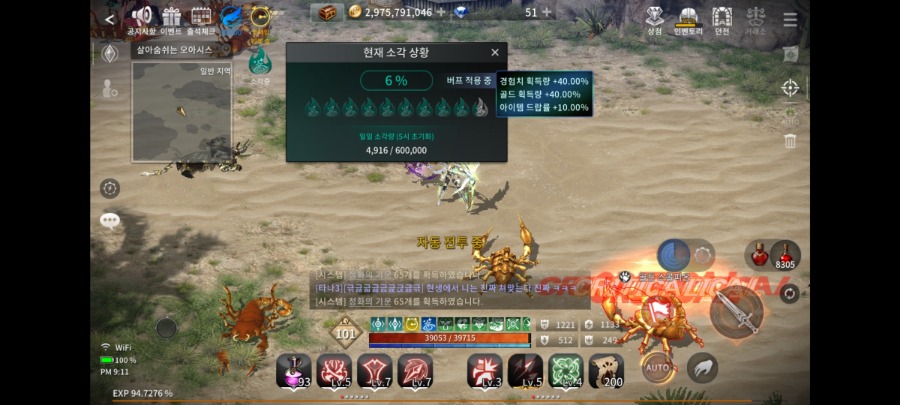900x405 pixels.
Task: Enter the 던전 dungeon menu
Action: (721, 18)
